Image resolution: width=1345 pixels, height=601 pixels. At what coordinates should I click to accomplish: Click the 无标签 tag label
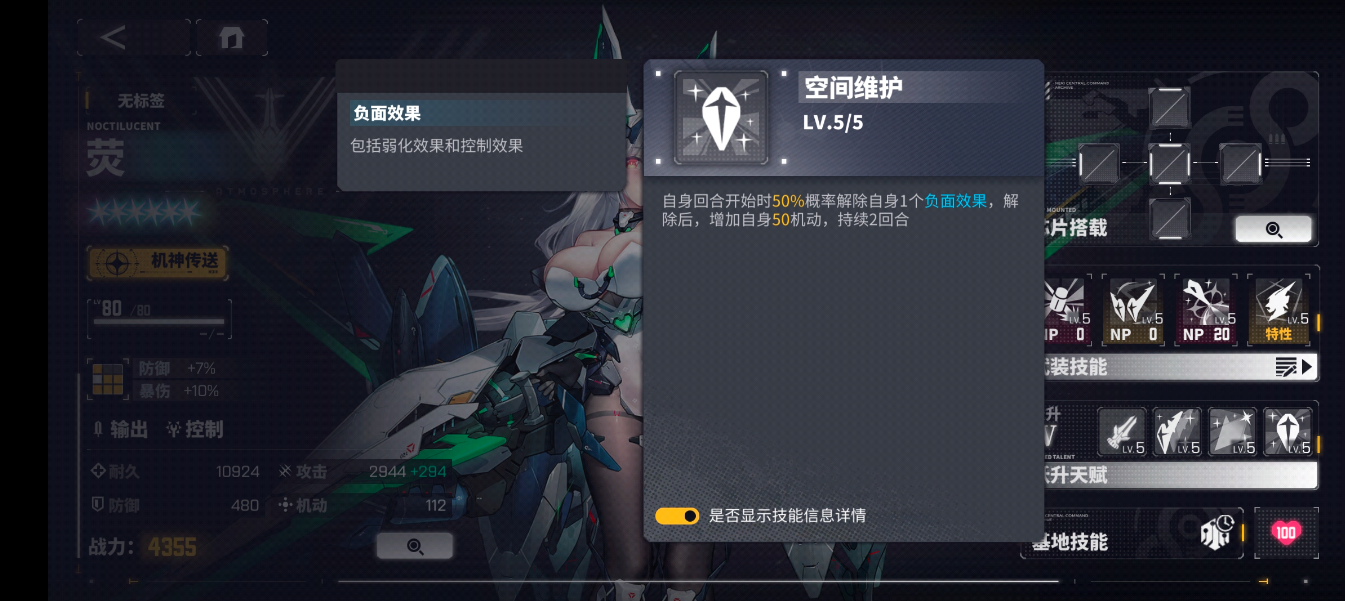(140, 100)
